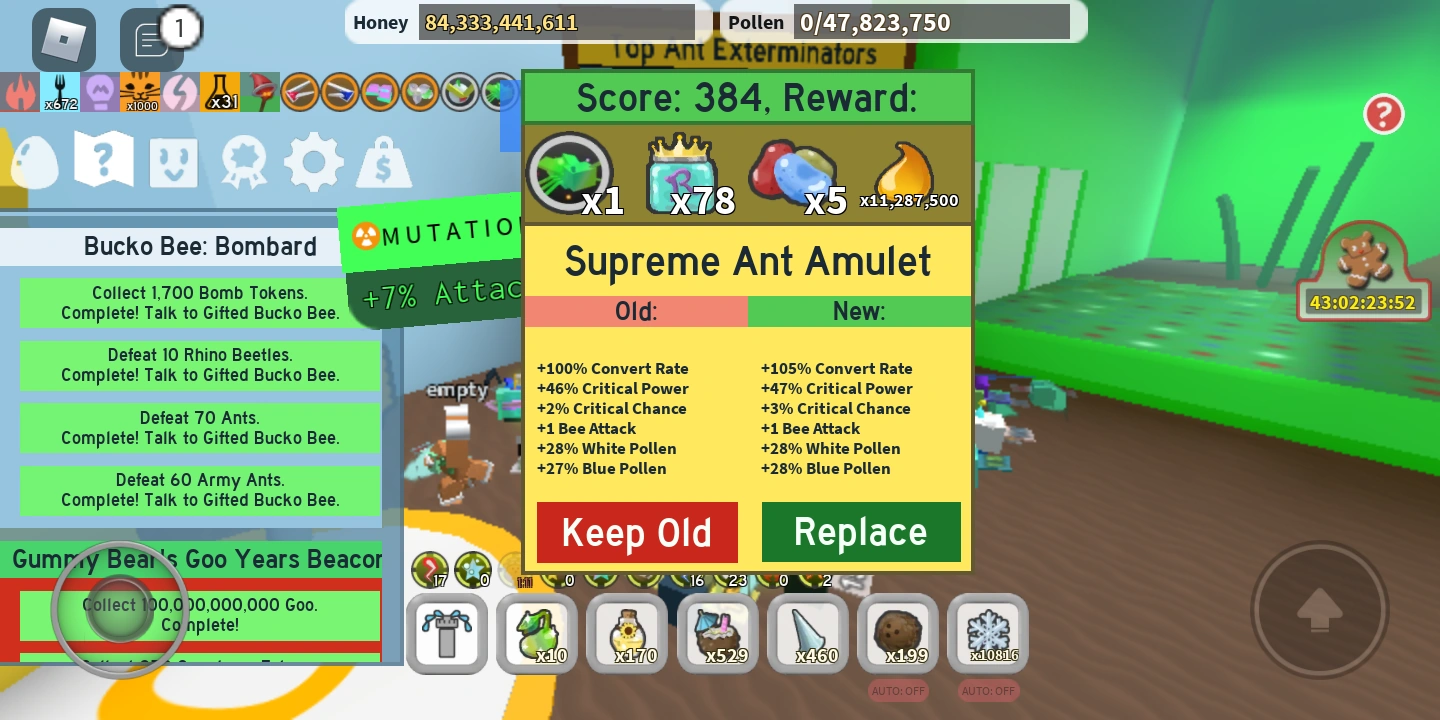Click the Pollen progress bar
This screenshot has height=720, width=1440.
coord(932,21)
